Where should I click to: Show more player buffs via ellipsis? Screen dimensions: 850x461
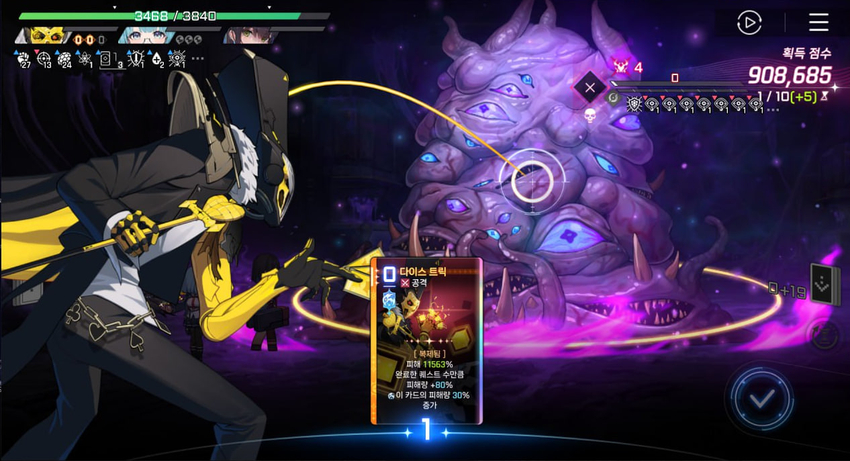(x=198, y=59)
